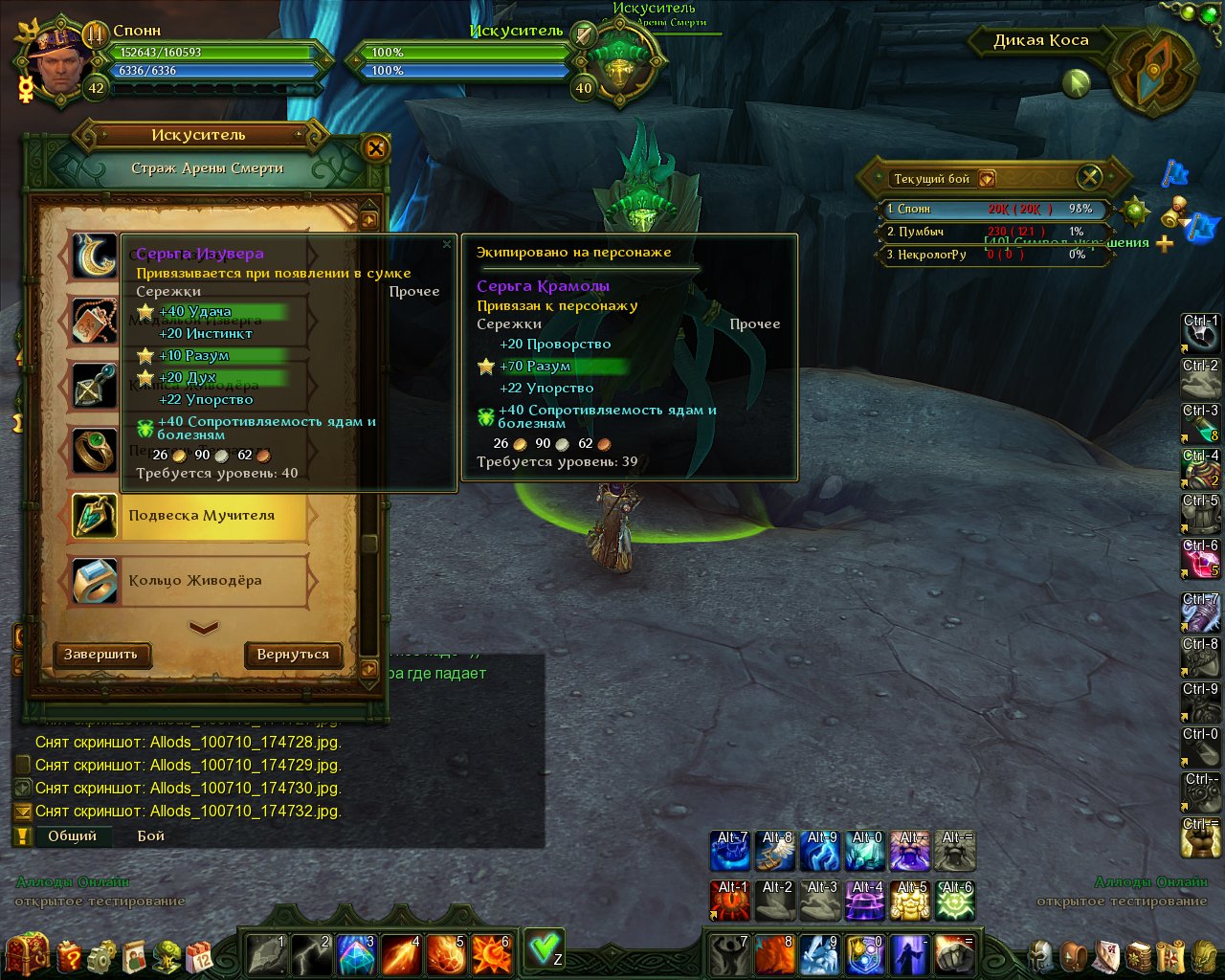Select the crescent moon earring icon
This screenshot has height=980, width=1225.
(95, 256)
